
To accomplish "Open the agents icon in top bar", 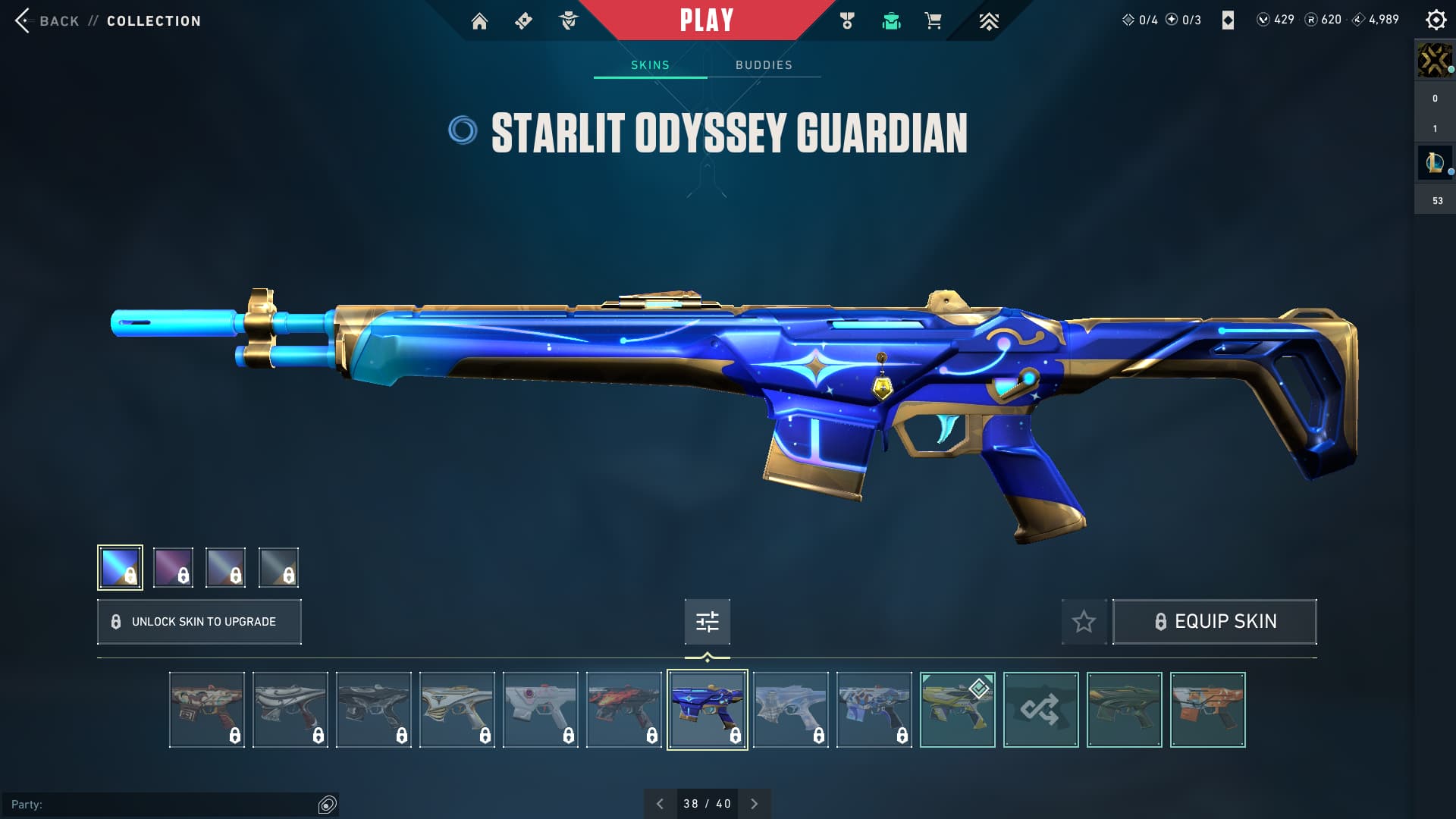I will click(568, 21).
